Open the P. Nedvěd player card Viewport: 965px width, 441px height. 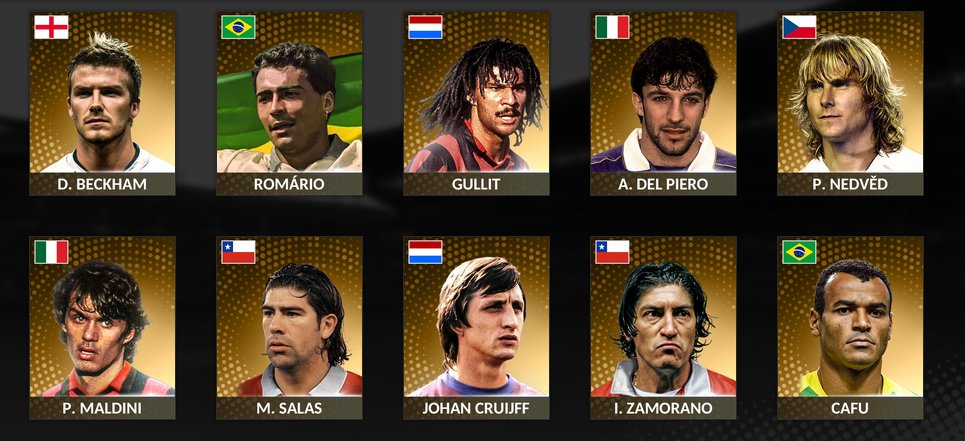851,104
